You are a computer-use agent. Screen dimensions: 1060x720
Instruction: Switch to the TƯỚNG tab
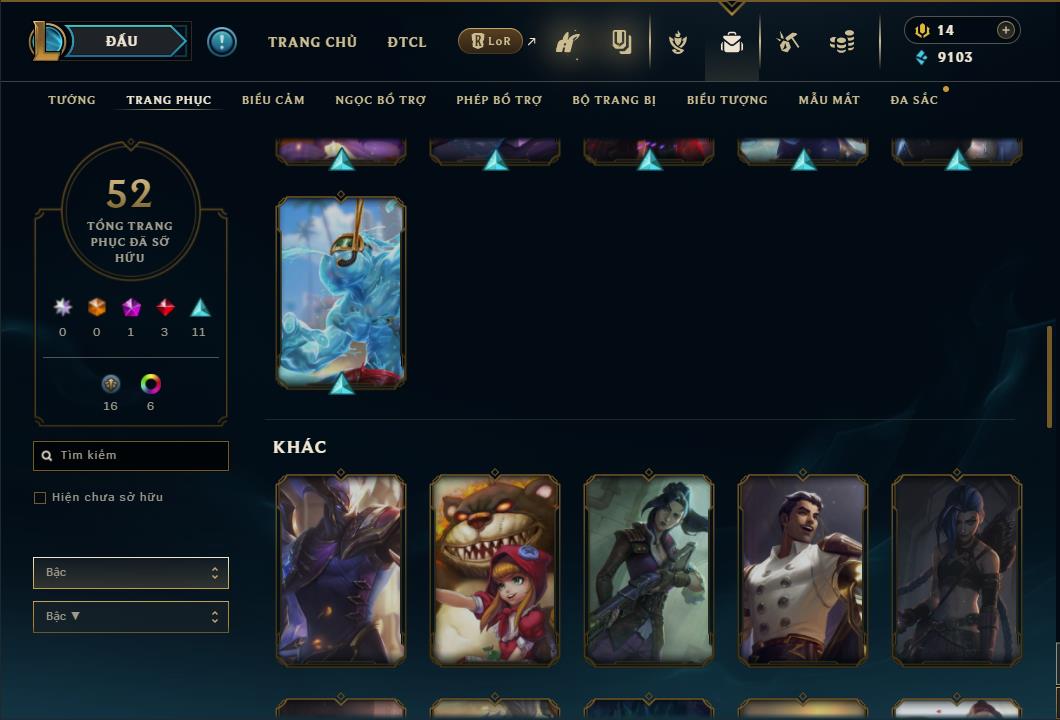[x=72, y=100]
